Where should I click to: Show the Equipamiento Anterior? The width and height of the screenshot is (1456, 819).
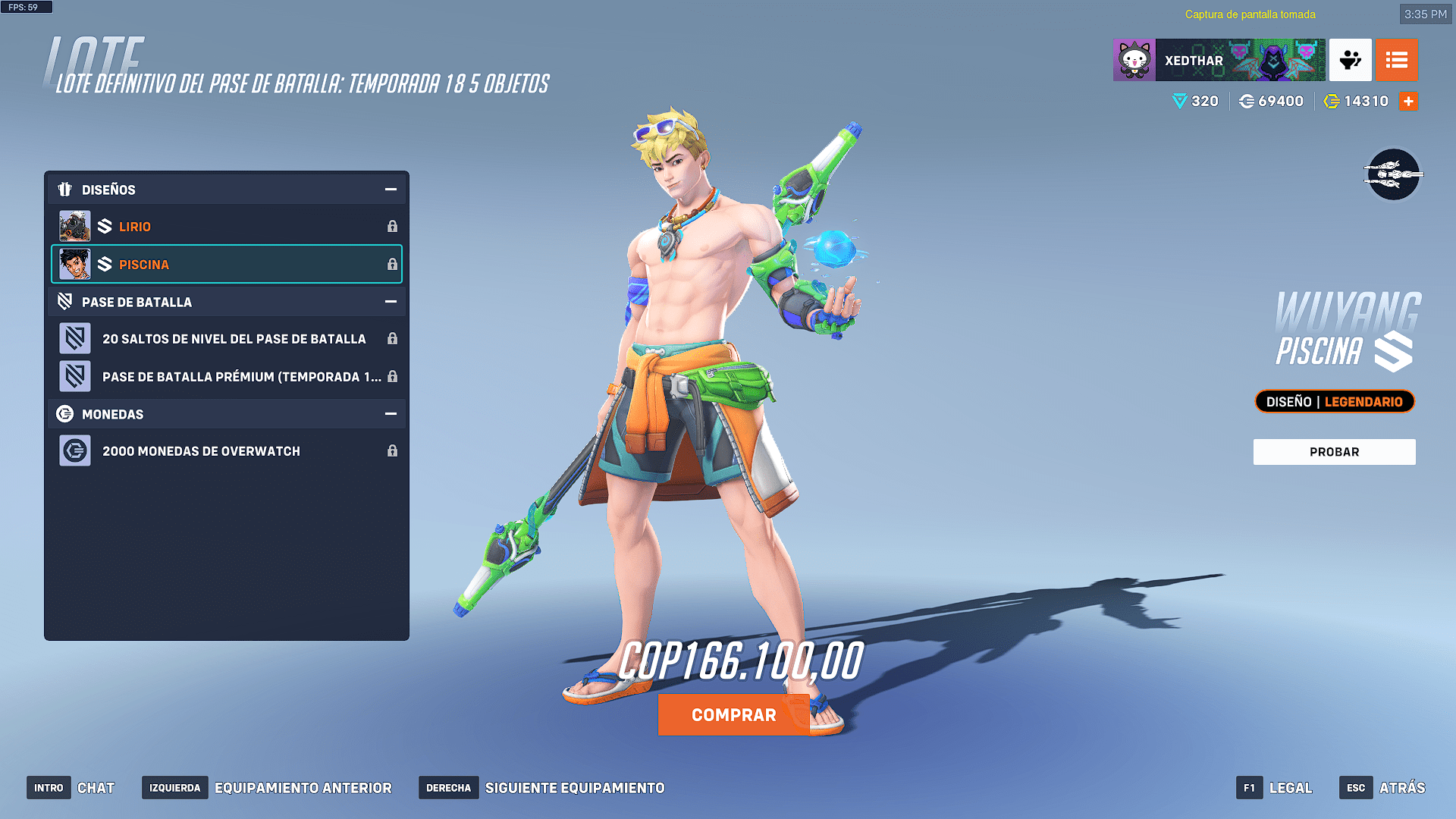267,788
